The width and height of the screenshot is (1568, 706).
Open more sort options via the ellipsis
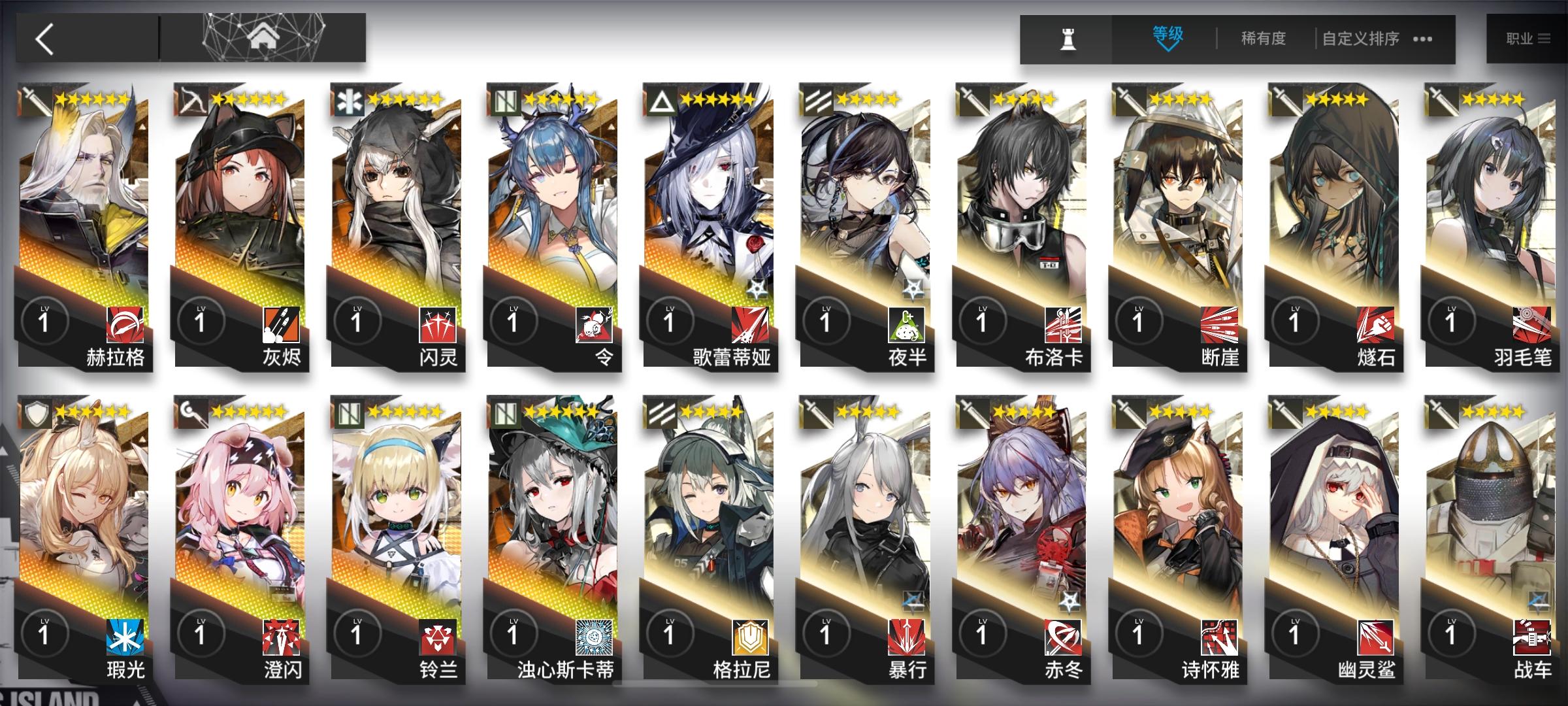1423,39
